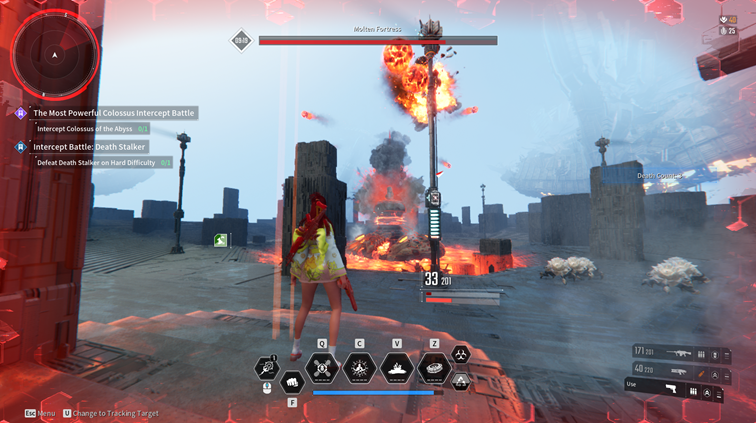Use the fist melee attack icon

click(292, 382)
